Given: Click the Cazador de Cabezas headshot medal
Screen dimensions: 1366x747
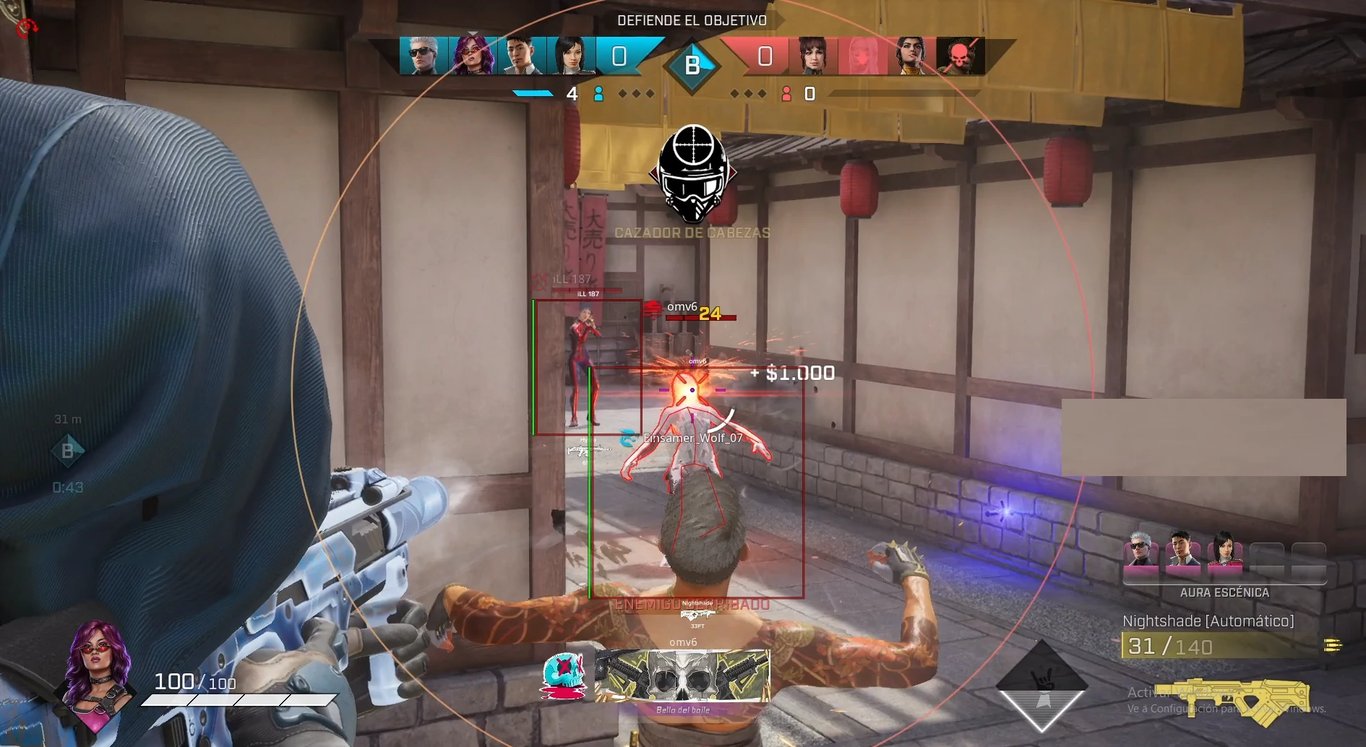Looking at the screenshot, I should [x=691, y=174].
